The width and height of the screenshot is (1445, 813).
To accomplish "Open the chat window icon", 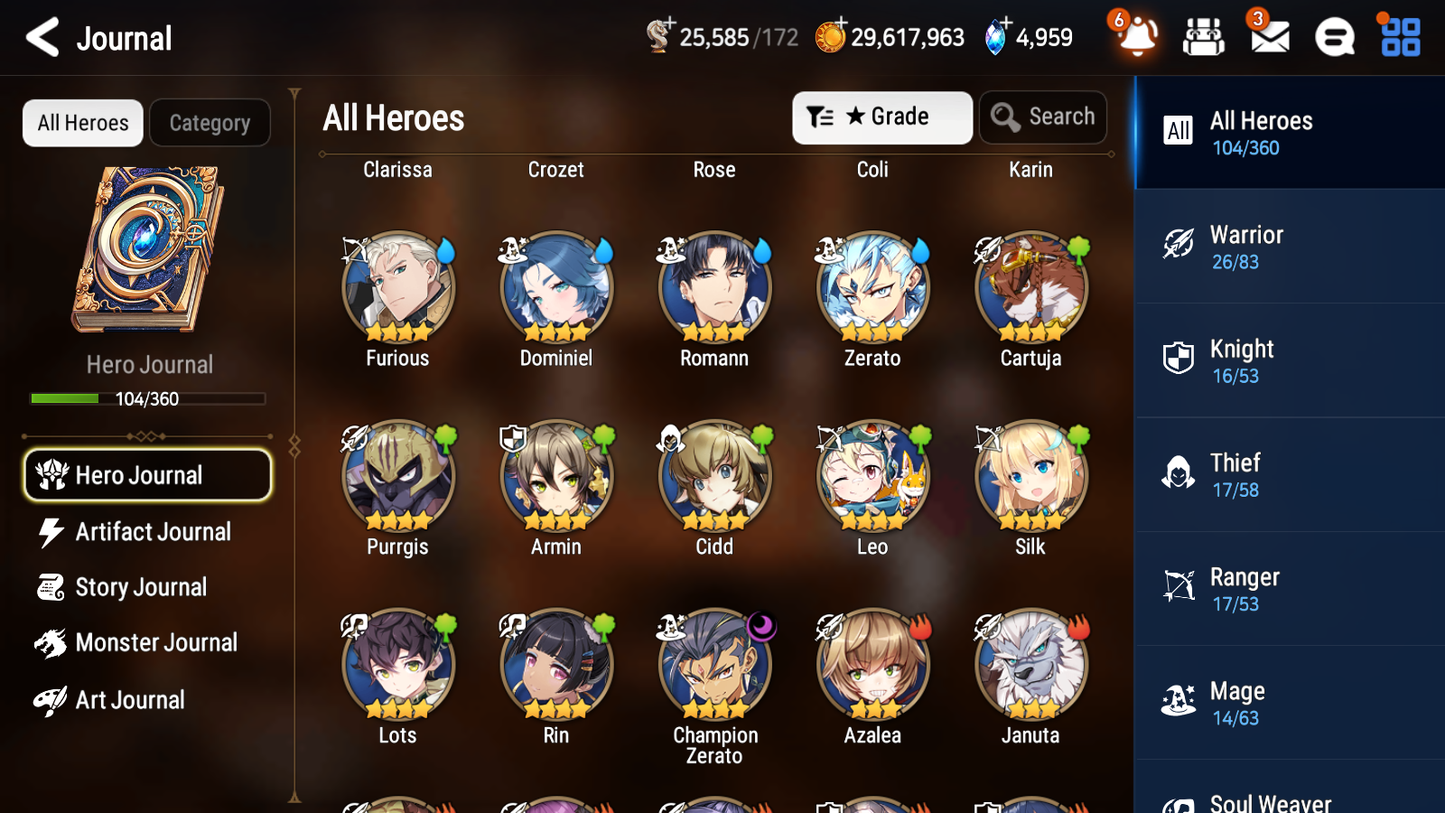I will pyautogui.click(x=1334, y=36).
